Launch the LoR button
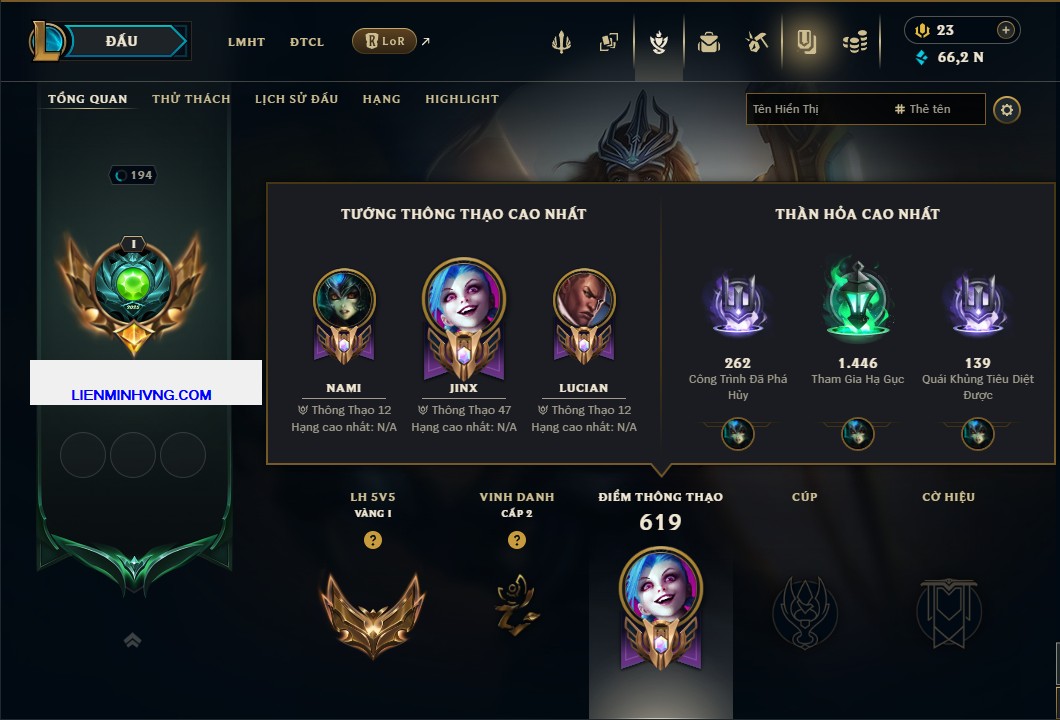 point(384,41)
